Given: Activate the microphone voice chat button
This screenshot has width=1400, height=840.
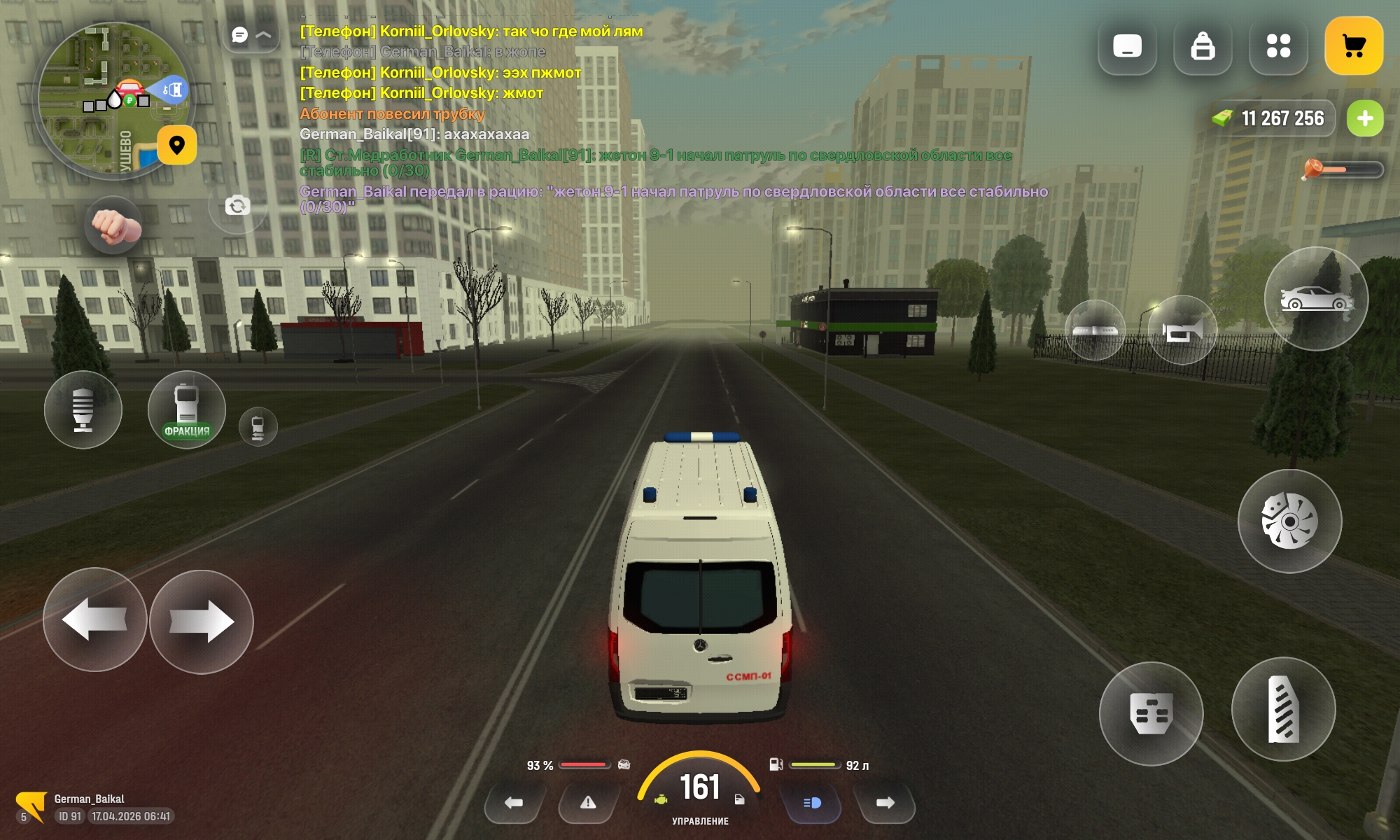Looking at the screenshot, I should click(x=83, y=410).
